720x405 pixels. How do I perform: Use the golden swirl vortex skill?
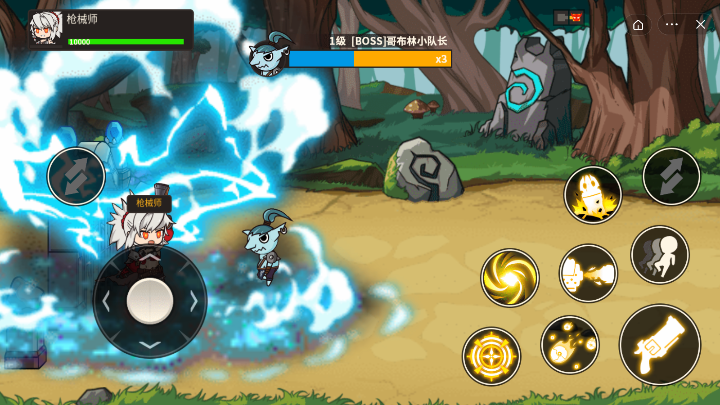[510, 278]
